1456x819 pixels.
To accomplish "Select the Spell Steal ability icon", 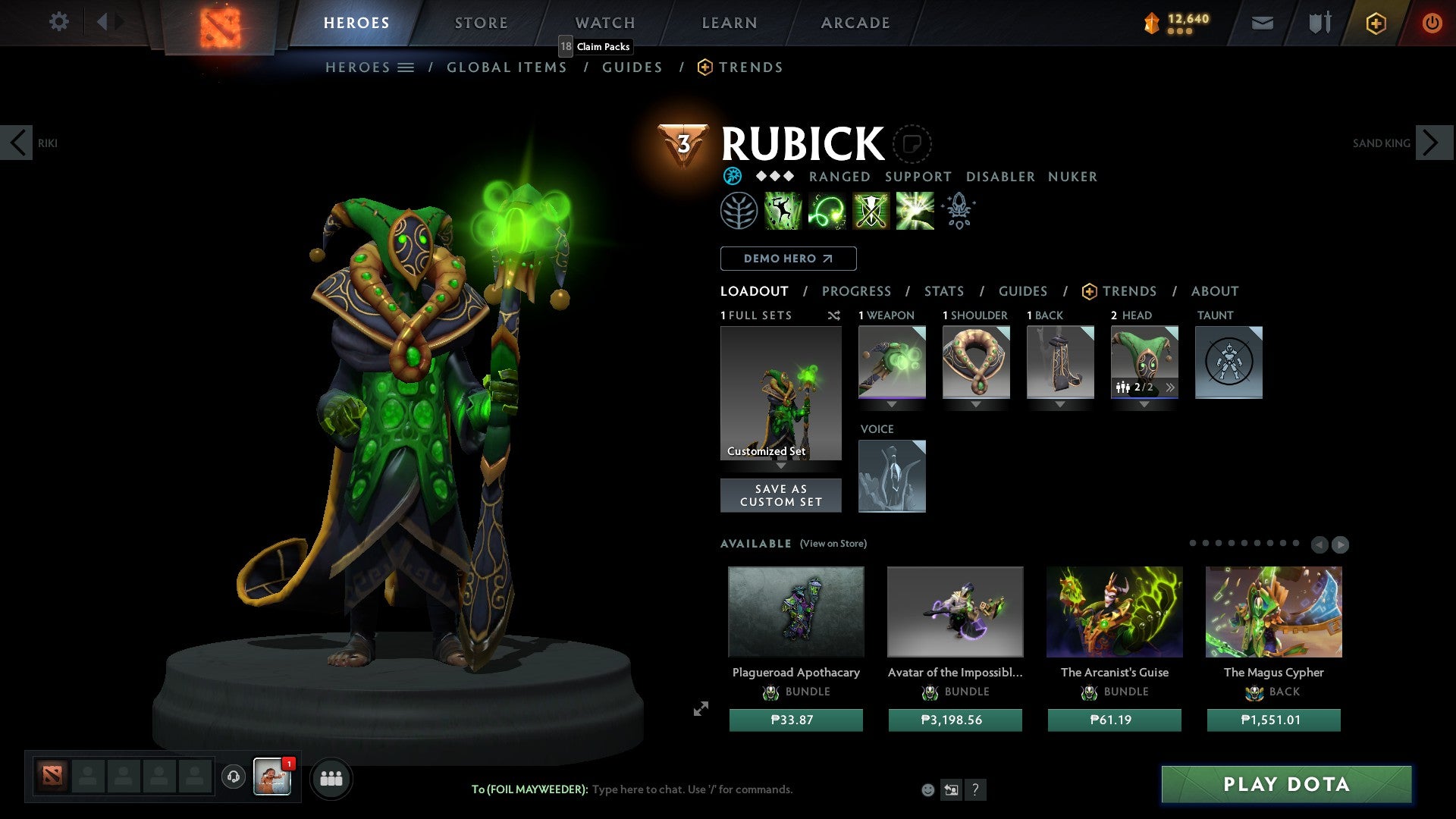I will [x=914, y=211].
